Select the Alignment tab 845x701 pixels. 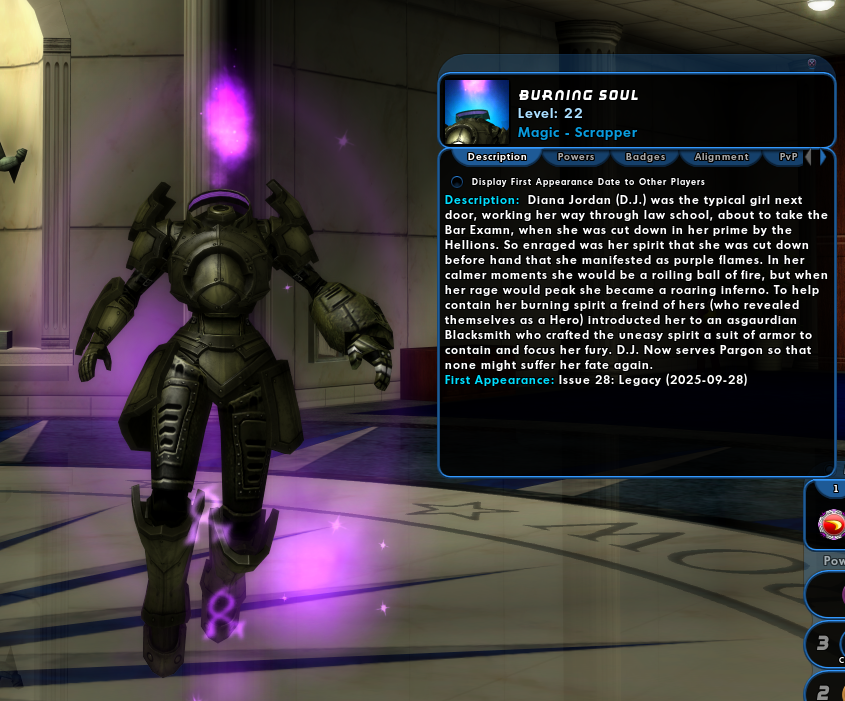(721, 157)
